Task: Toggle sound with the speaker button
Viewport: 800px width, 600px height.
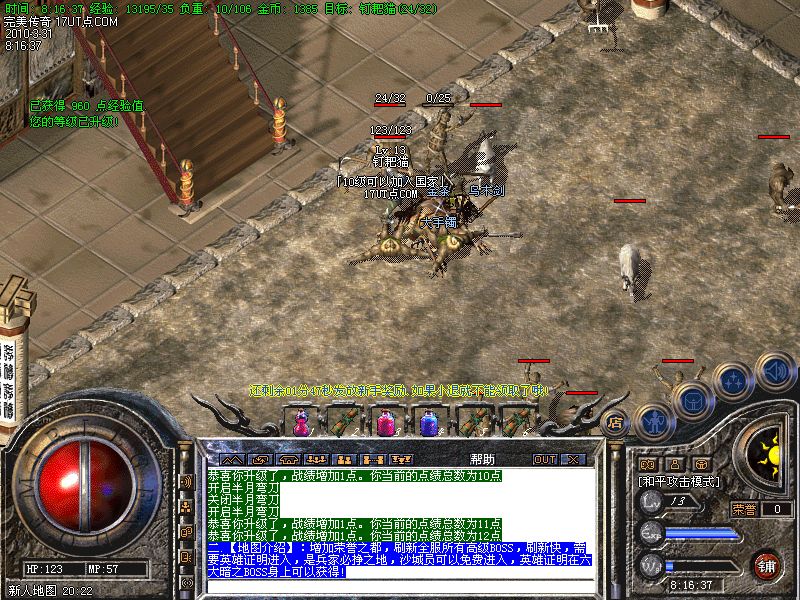Action: point(774,370)
